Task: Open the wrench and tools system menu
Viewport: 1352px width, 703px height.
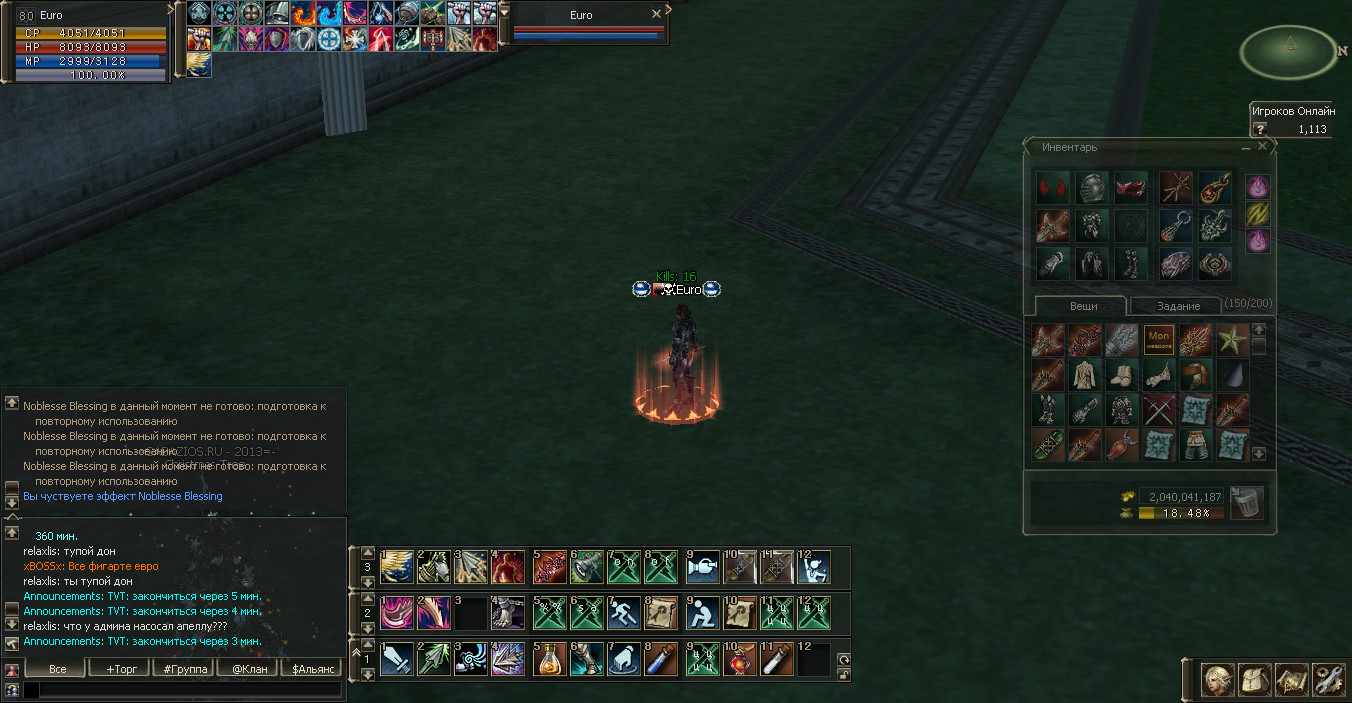Action: (x=1327, y=680)
